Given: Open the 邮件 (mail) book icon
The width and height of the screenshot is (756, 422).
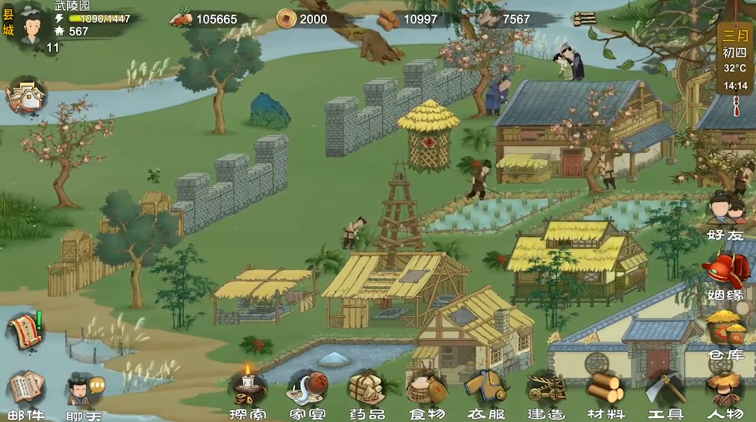Looking at the screenshot, I should (26, 391).
